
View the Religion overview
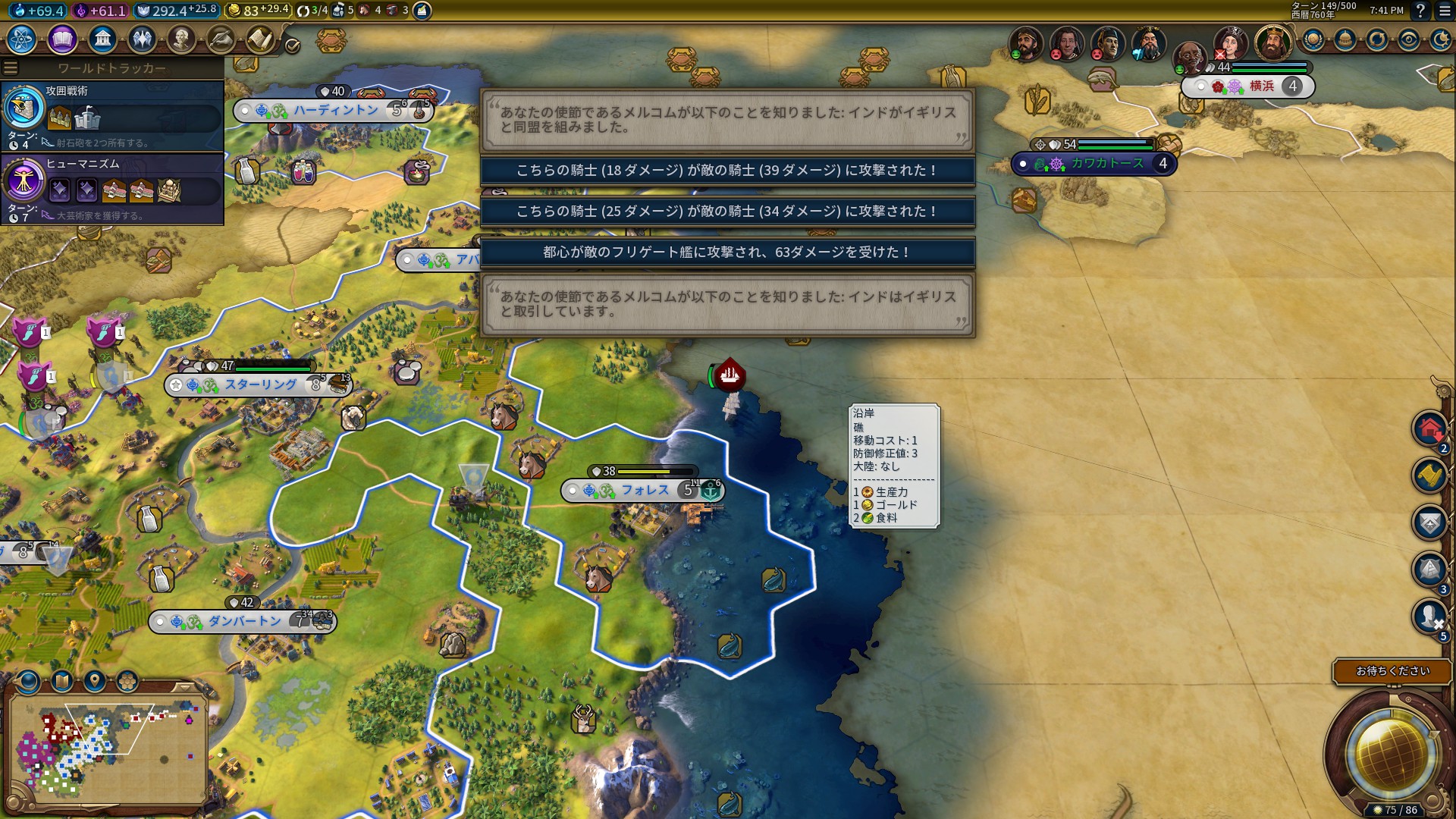pyautogui.click(x=143, y=40)
